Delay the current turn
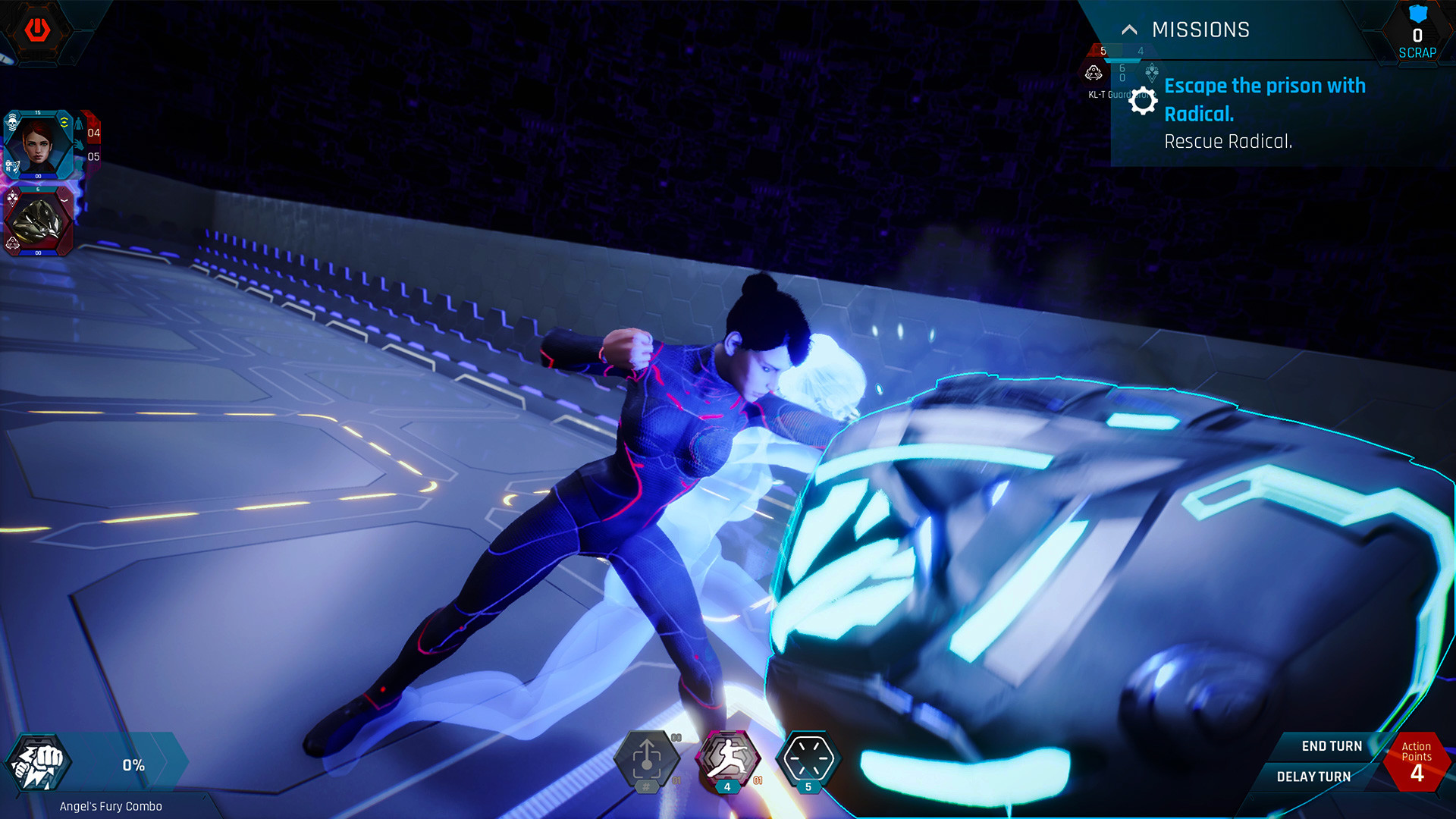The height and width of the screenshot is (819, 1456). coord(1313,777)
